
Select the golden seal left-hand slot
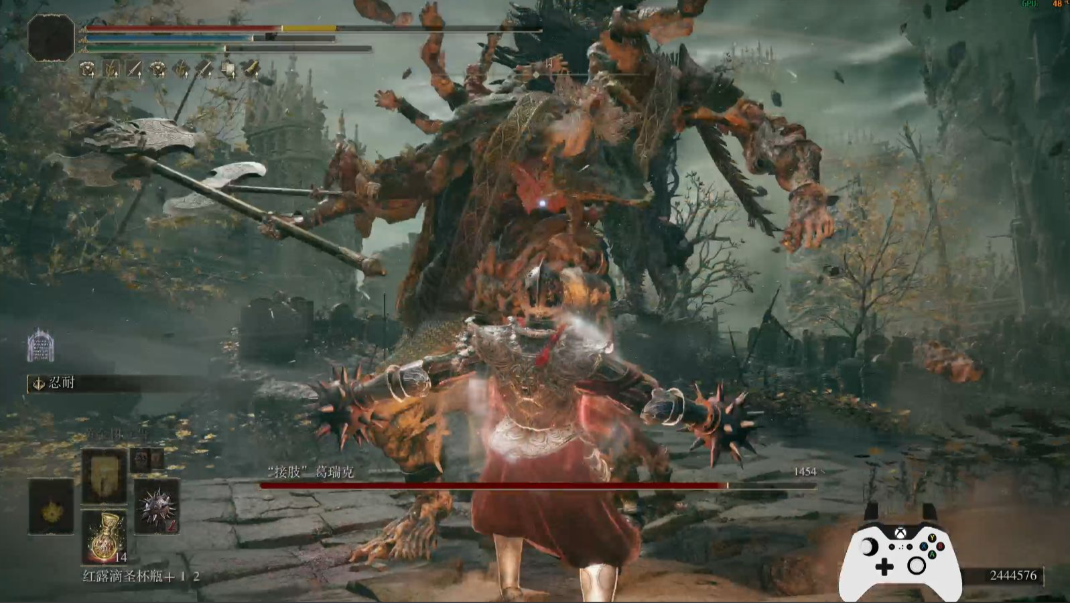tap(51, 505)
